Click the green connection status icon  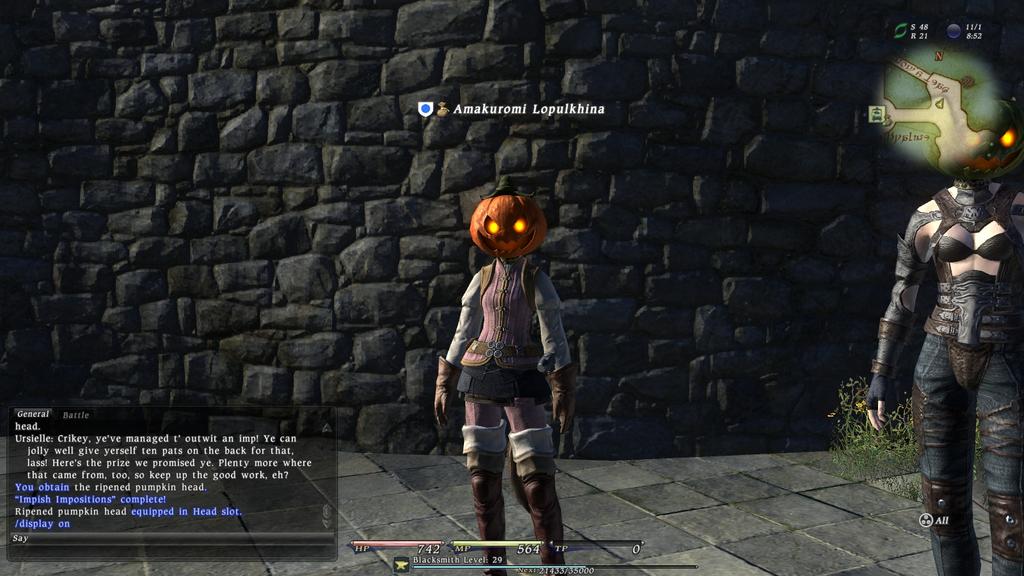[x=900, y=31]
